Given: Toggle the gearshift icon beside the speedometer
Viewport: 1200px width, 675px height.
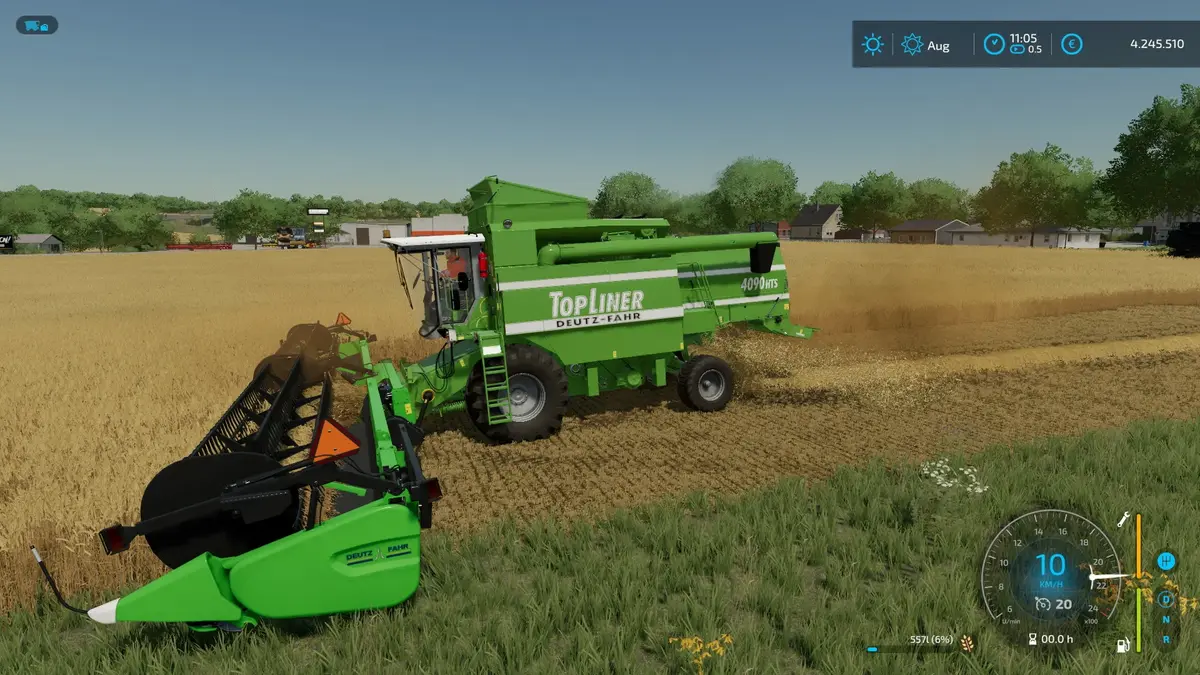Looking at the screenshot, I should (1165, 561).
